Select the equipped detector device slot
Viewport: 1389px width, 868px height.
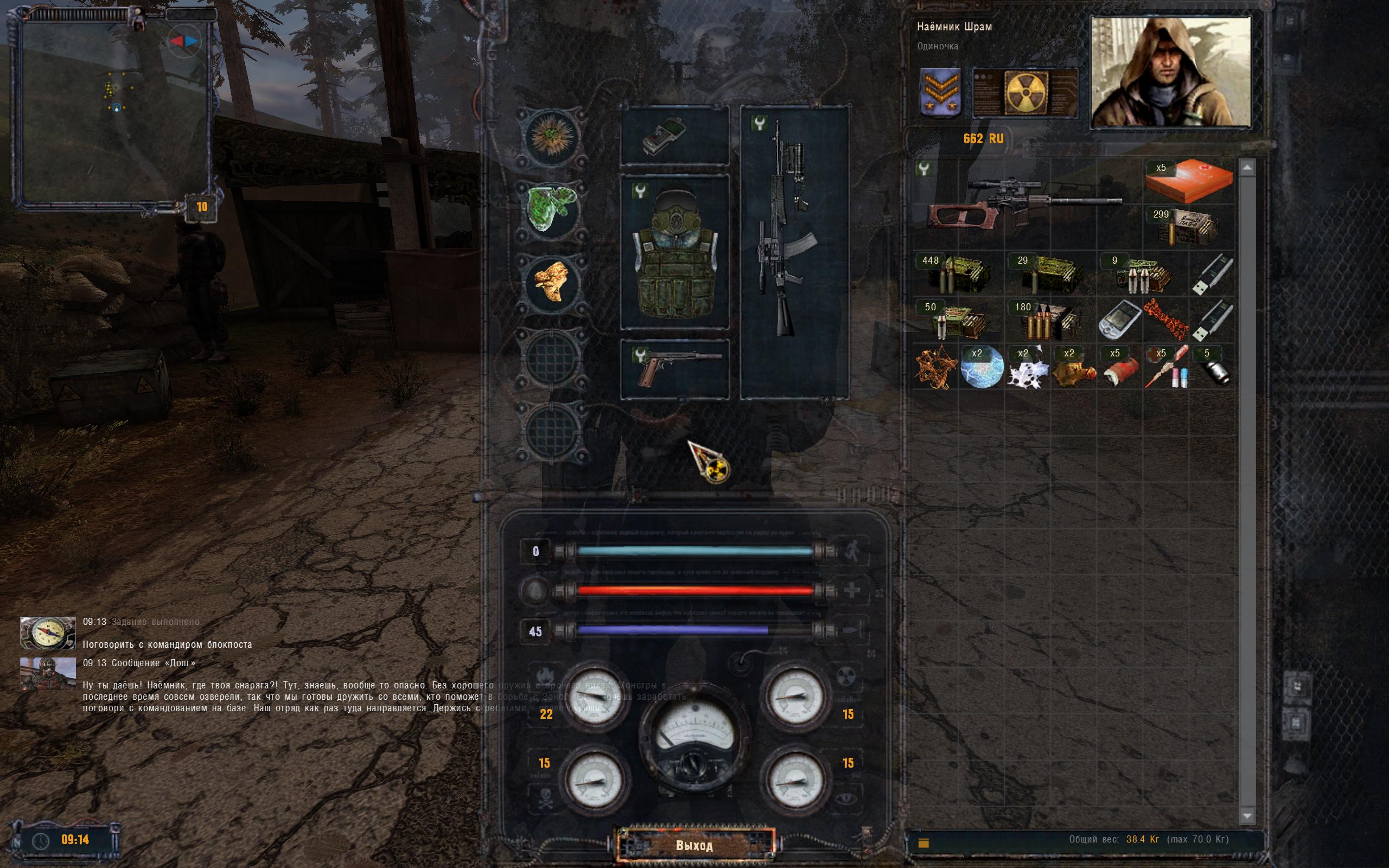coord(675,136)
